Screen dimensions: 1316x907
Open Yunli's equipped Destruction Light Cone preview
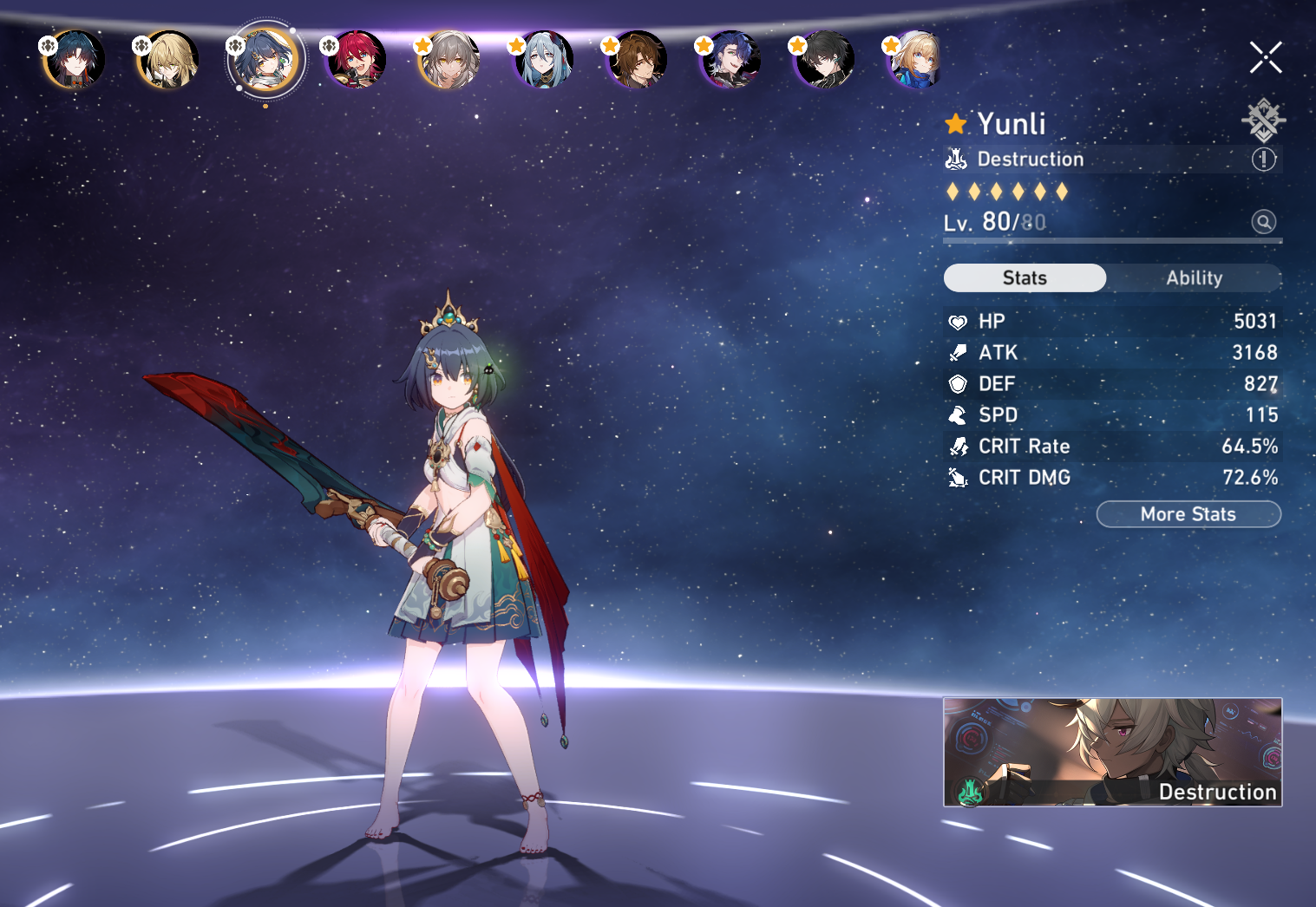point(1112,752)
